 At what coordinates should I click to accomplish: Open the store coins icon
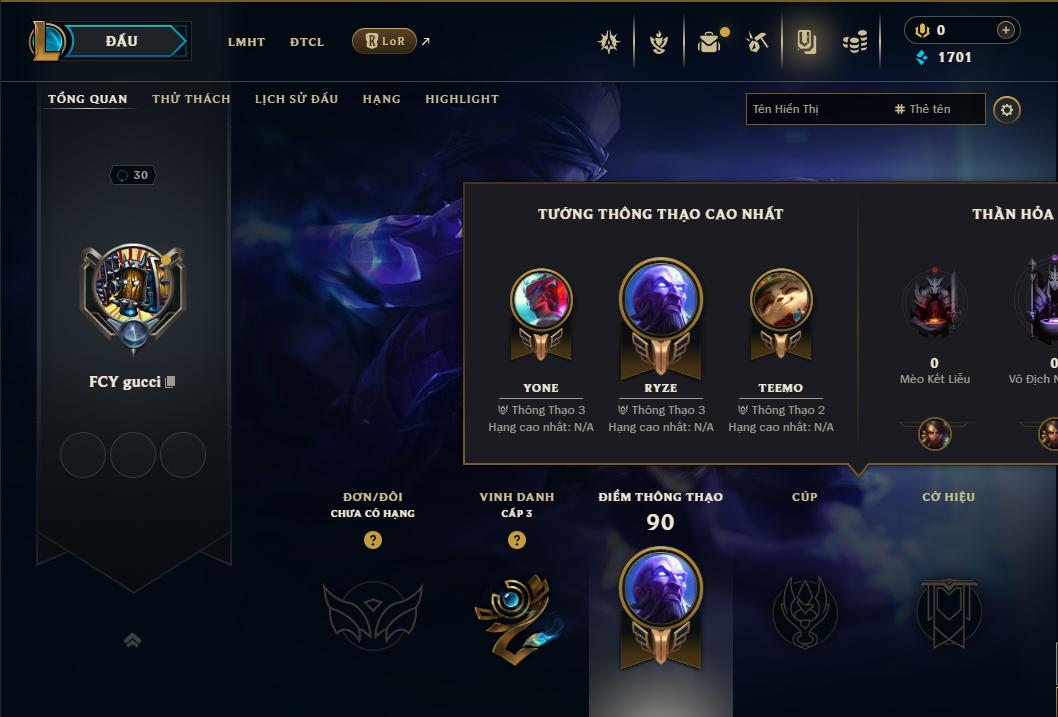pos(854,42)
